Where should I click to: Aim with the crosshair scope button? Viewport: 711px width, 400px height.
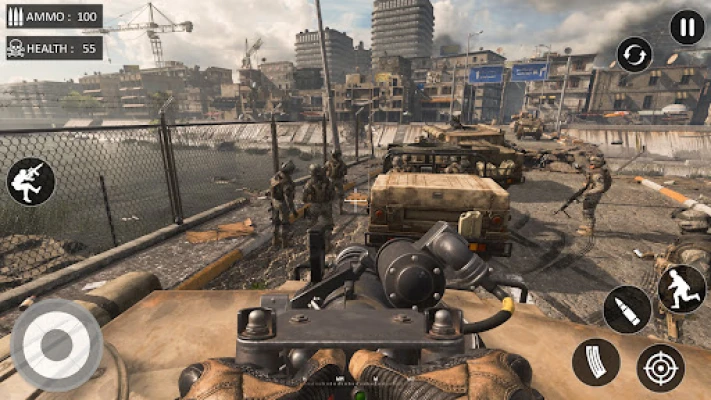click(660, 367)
